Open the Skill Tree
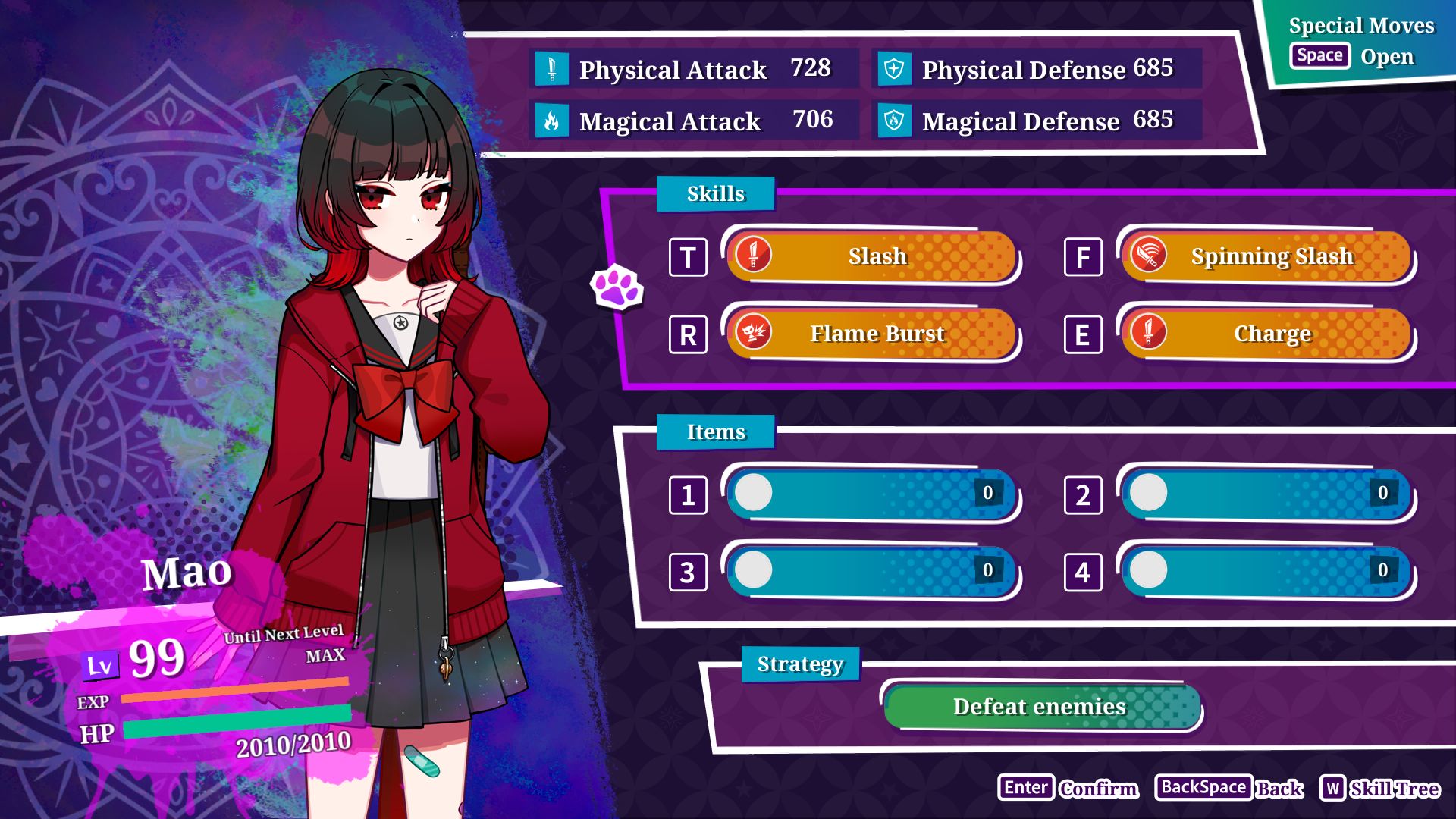 pos(1379,789)
